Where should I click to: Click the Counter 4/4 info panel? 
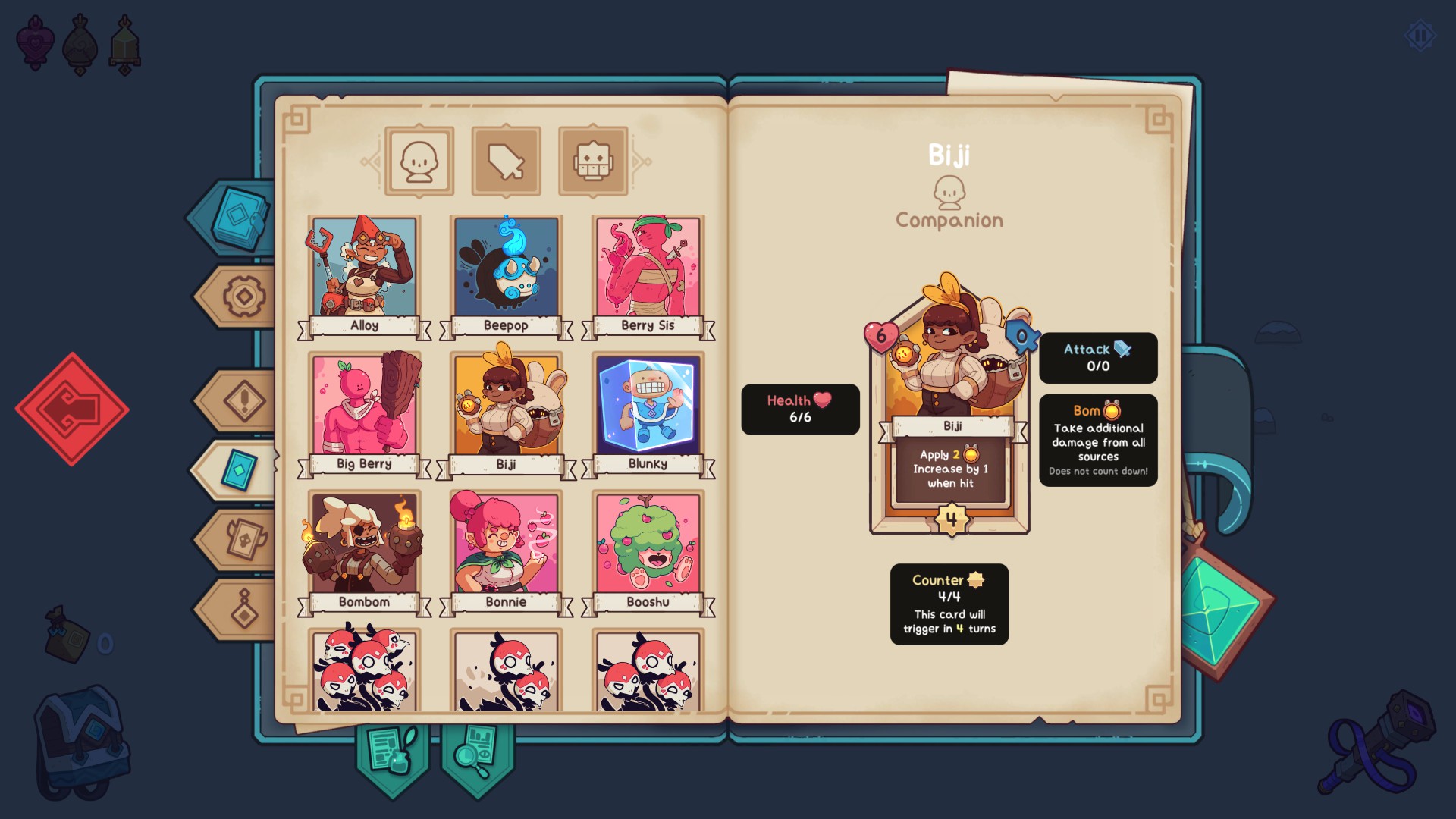[x=948, y=604]
